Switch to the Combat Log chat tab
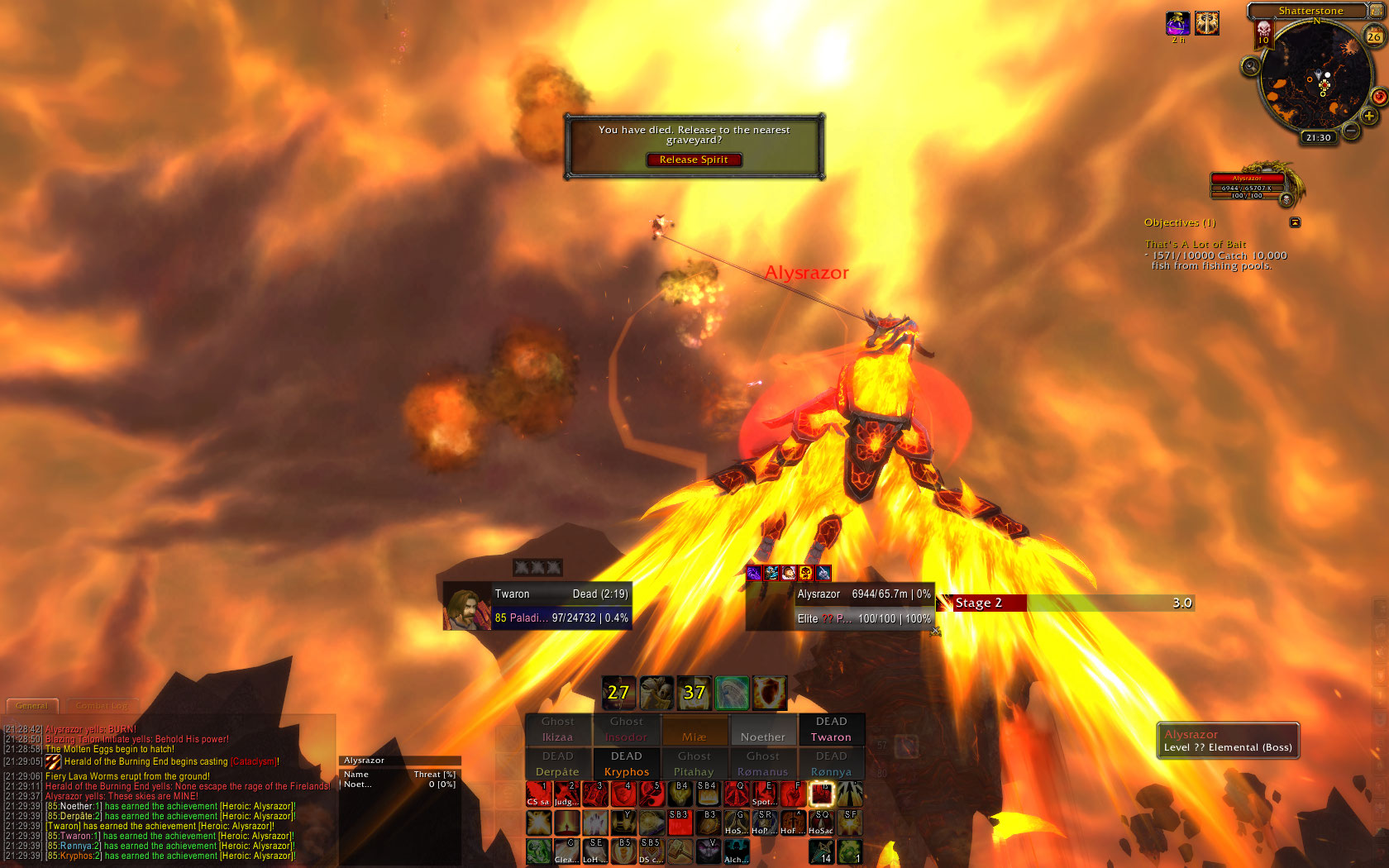This screenshot has height=868, width=1389. pos(102,706)
